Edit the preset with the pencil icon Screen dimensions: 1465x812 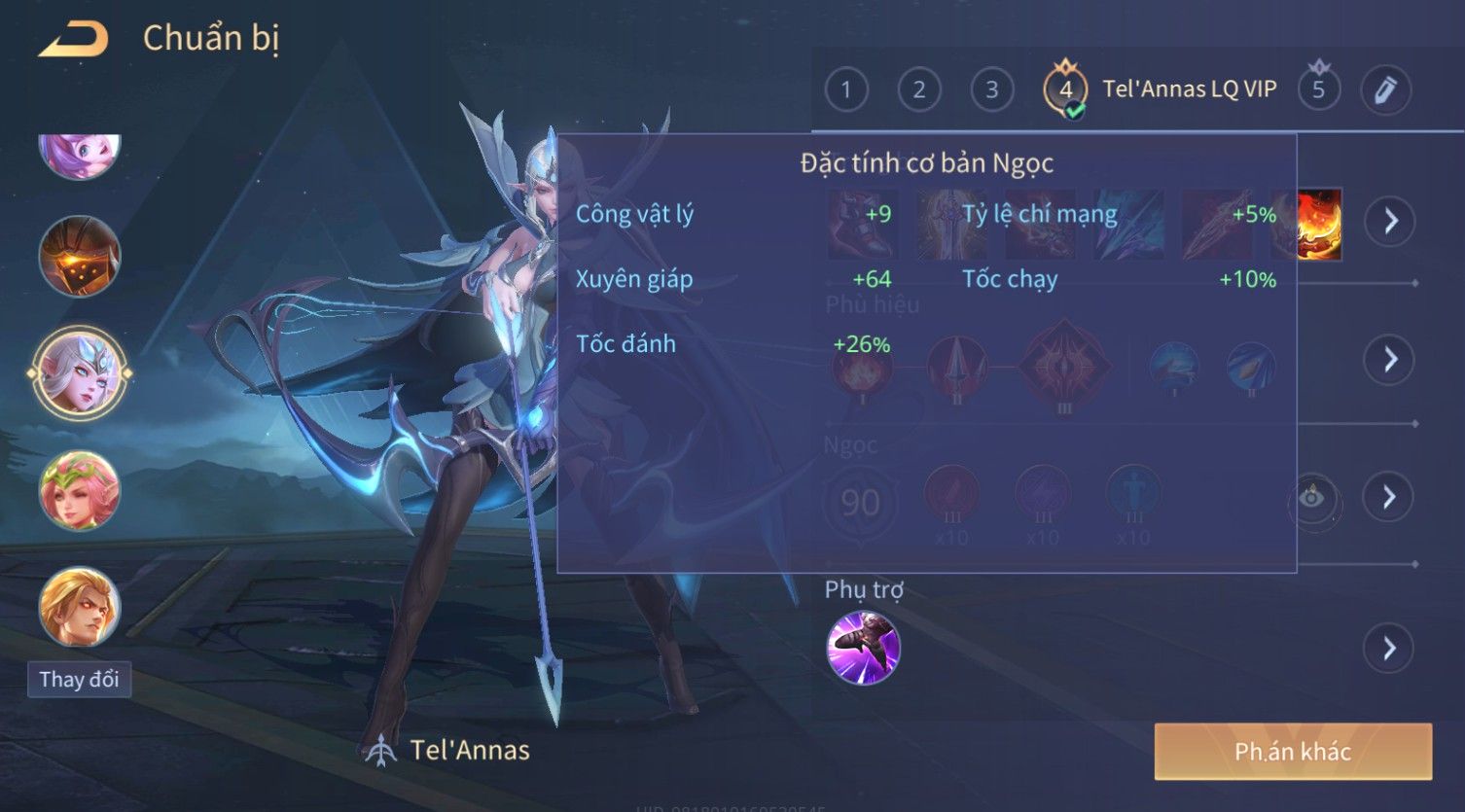tap(1385, 90)
